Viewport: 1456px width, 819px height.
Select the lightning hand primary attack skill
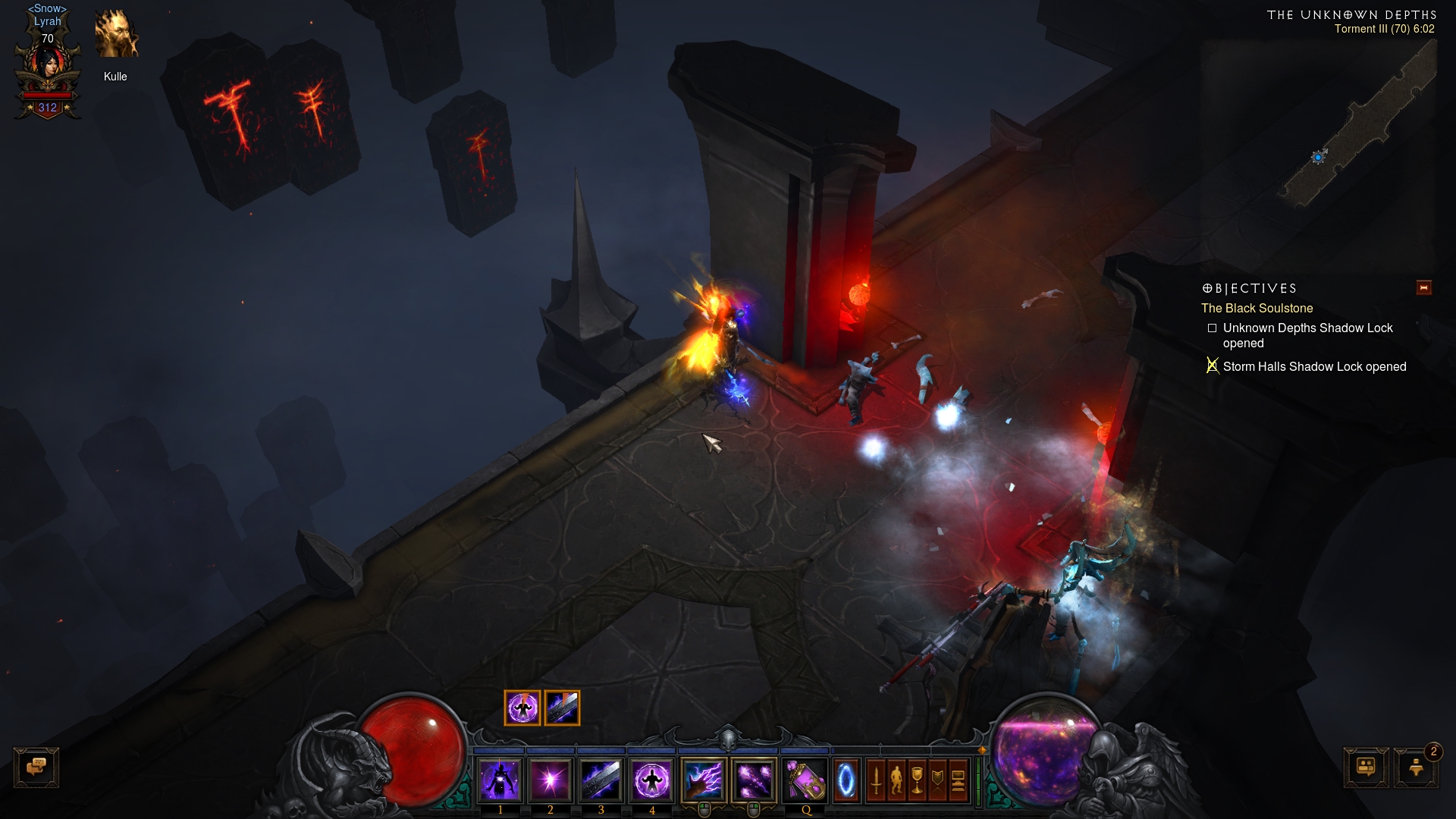coord(704,780)
